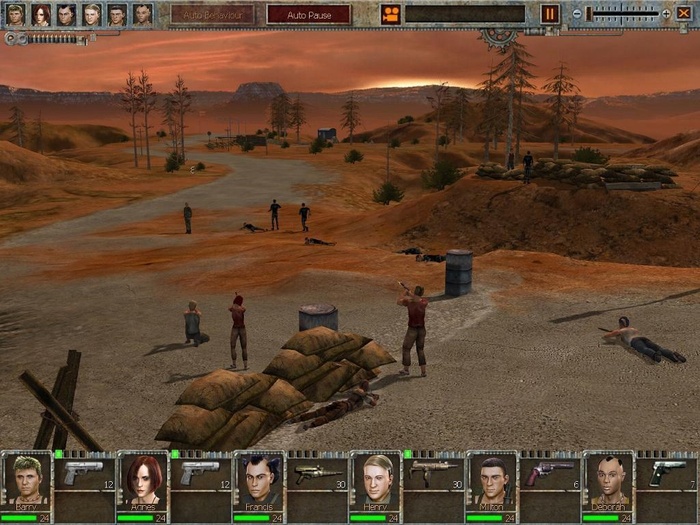Adjust the game speed slider
Image resolution: width=700 pixels, height=525 pixels.
coord(622,14)
